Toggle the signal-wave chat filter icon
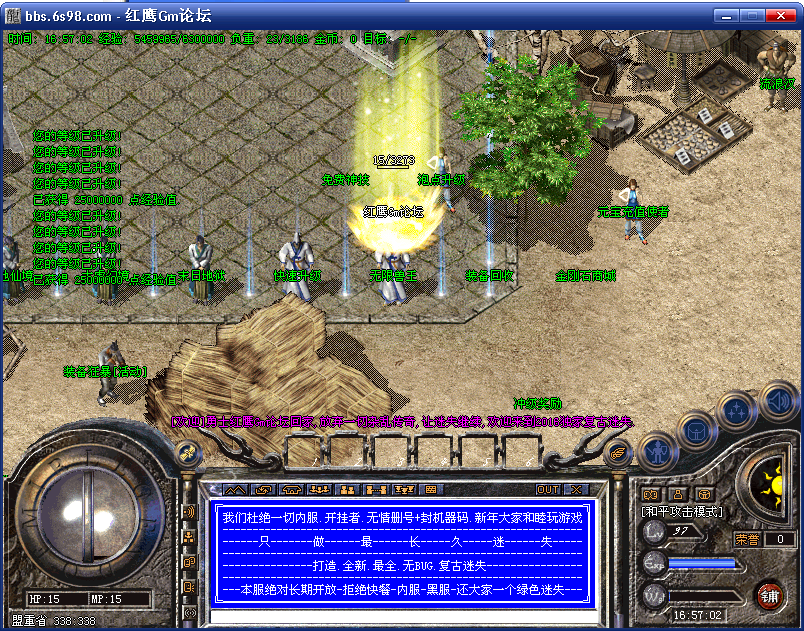Viewport: 804px width, 631px height. click(190, 512)
